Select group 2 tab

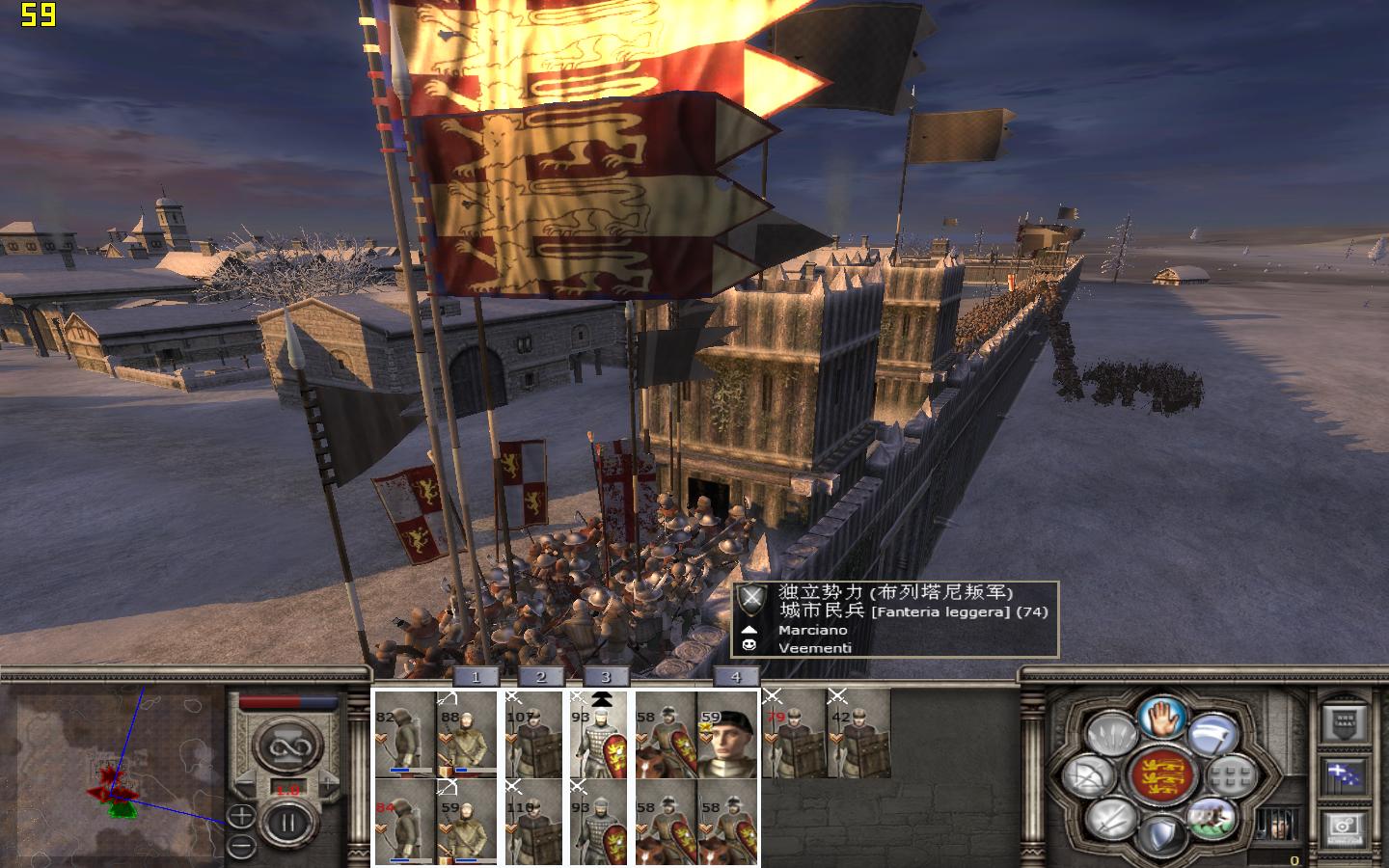click(x=540, y=677)
